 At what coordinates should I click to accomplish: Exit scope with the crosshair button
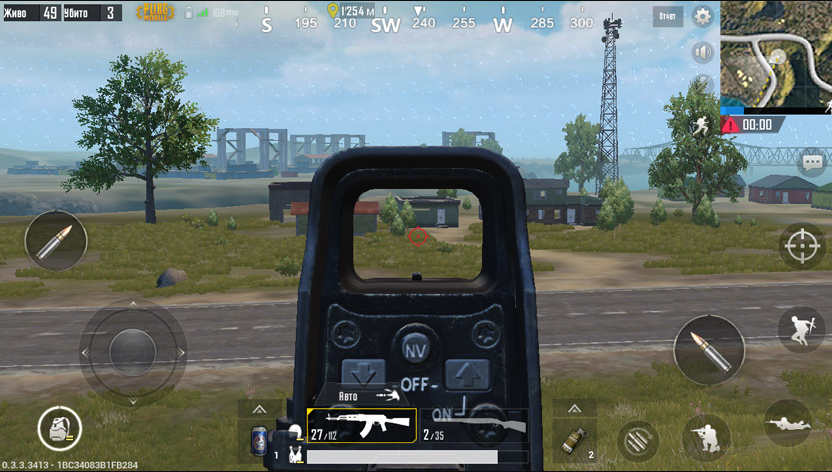801,245
